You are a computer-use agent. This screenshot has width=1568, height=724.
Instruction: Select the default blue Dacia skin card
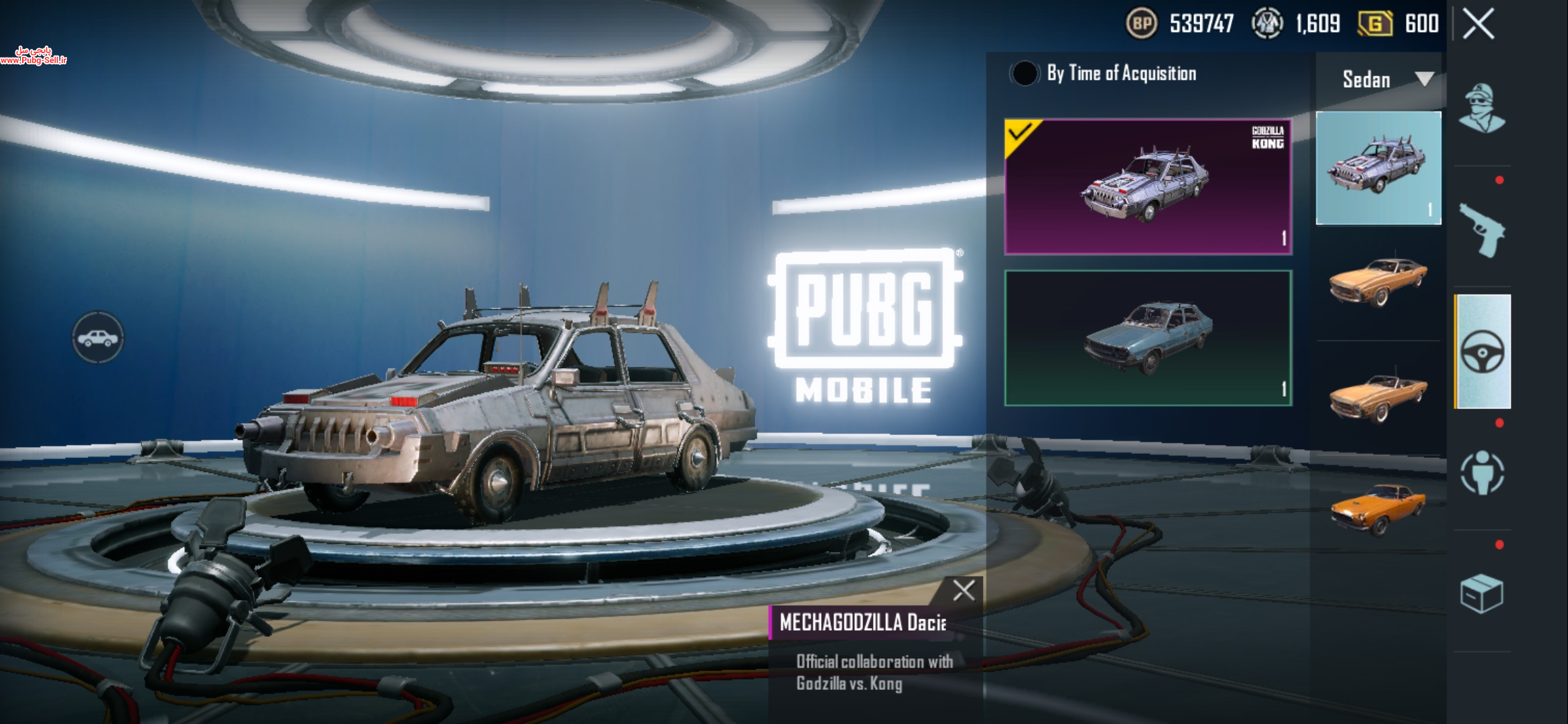click(1148, 338)
